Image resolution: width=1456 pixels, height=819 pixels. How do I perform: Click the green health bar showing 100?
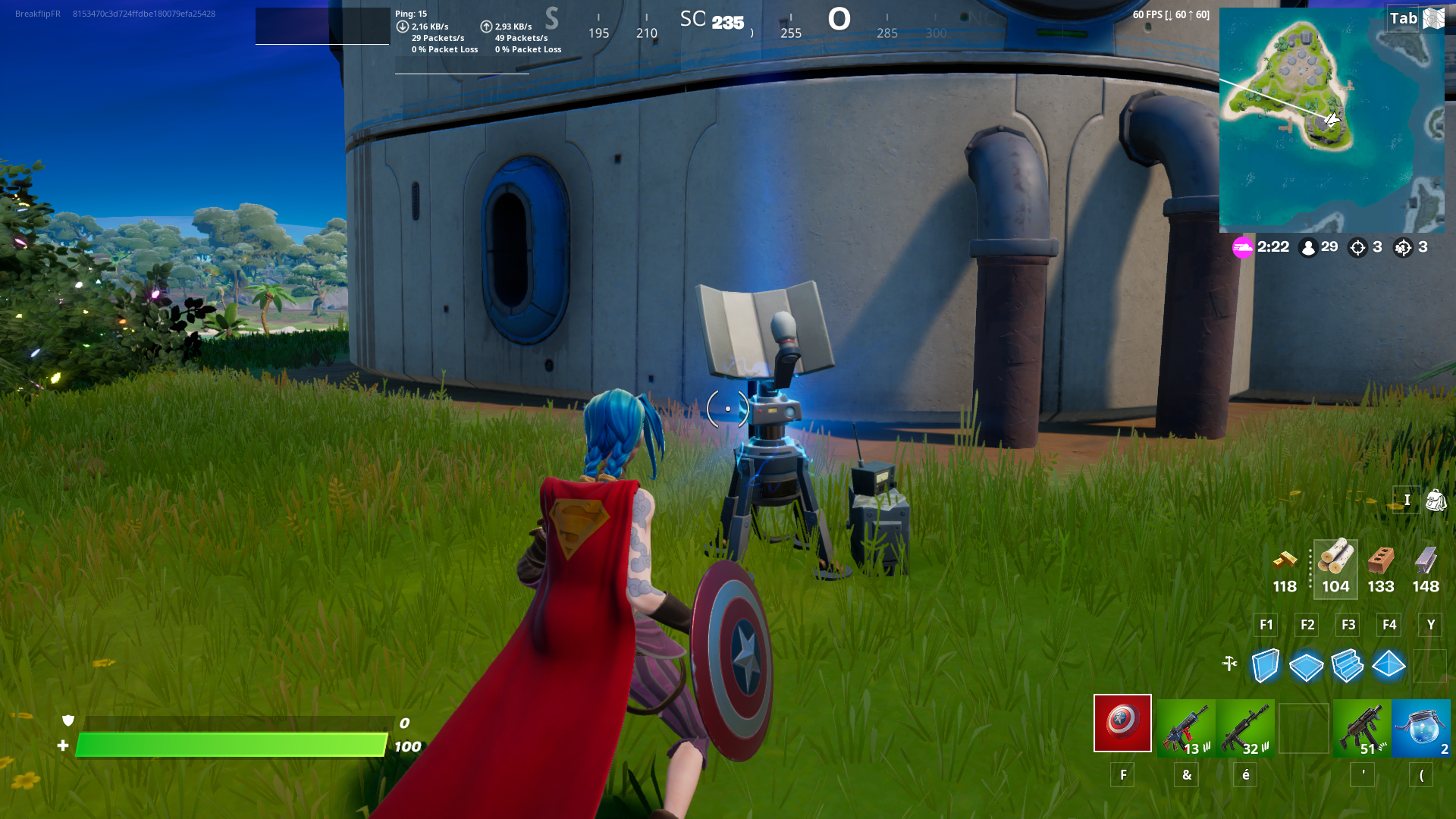(x=227, y=745)
